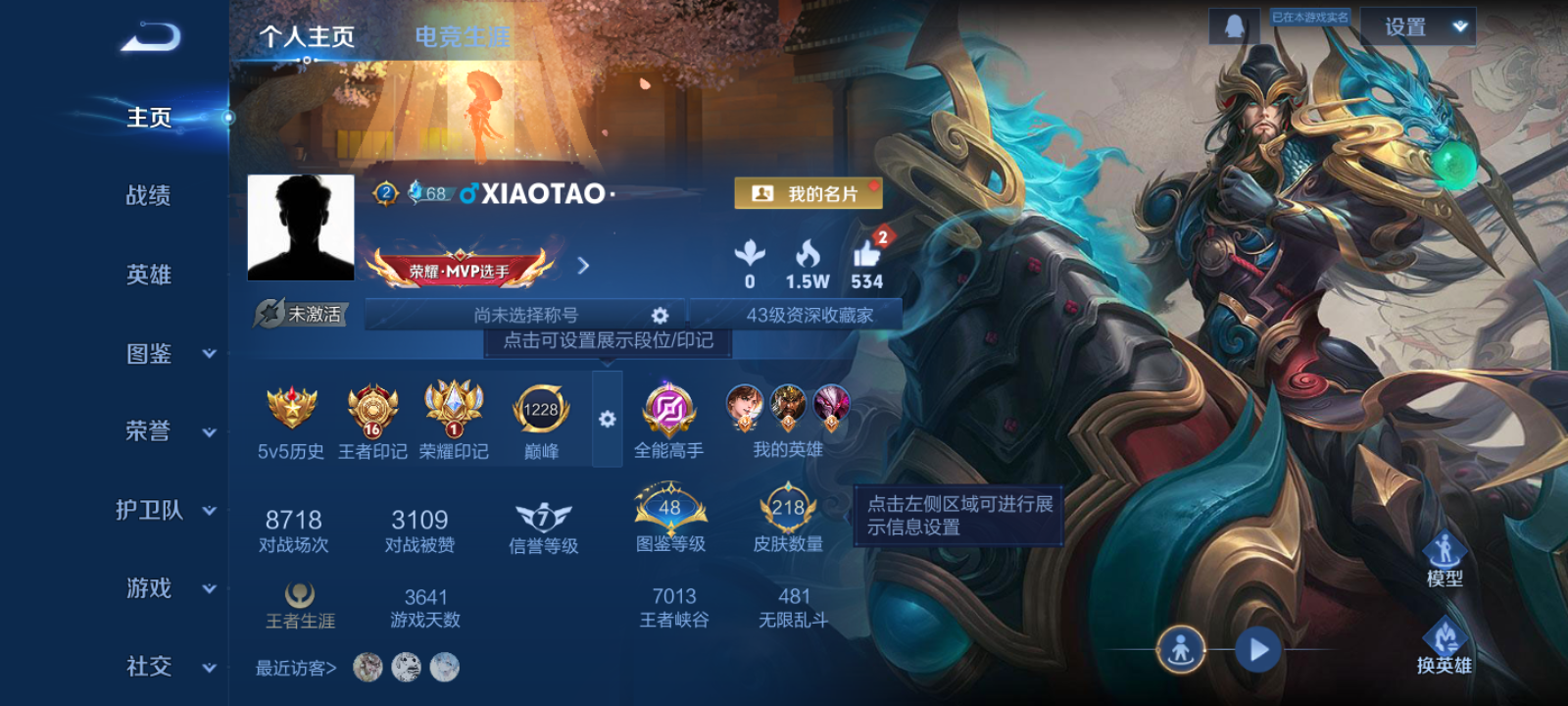This screenshot has height=706, width=1568.
Task: Open the 设置 dropdown arrow
Action: (x=1459, y=27)
